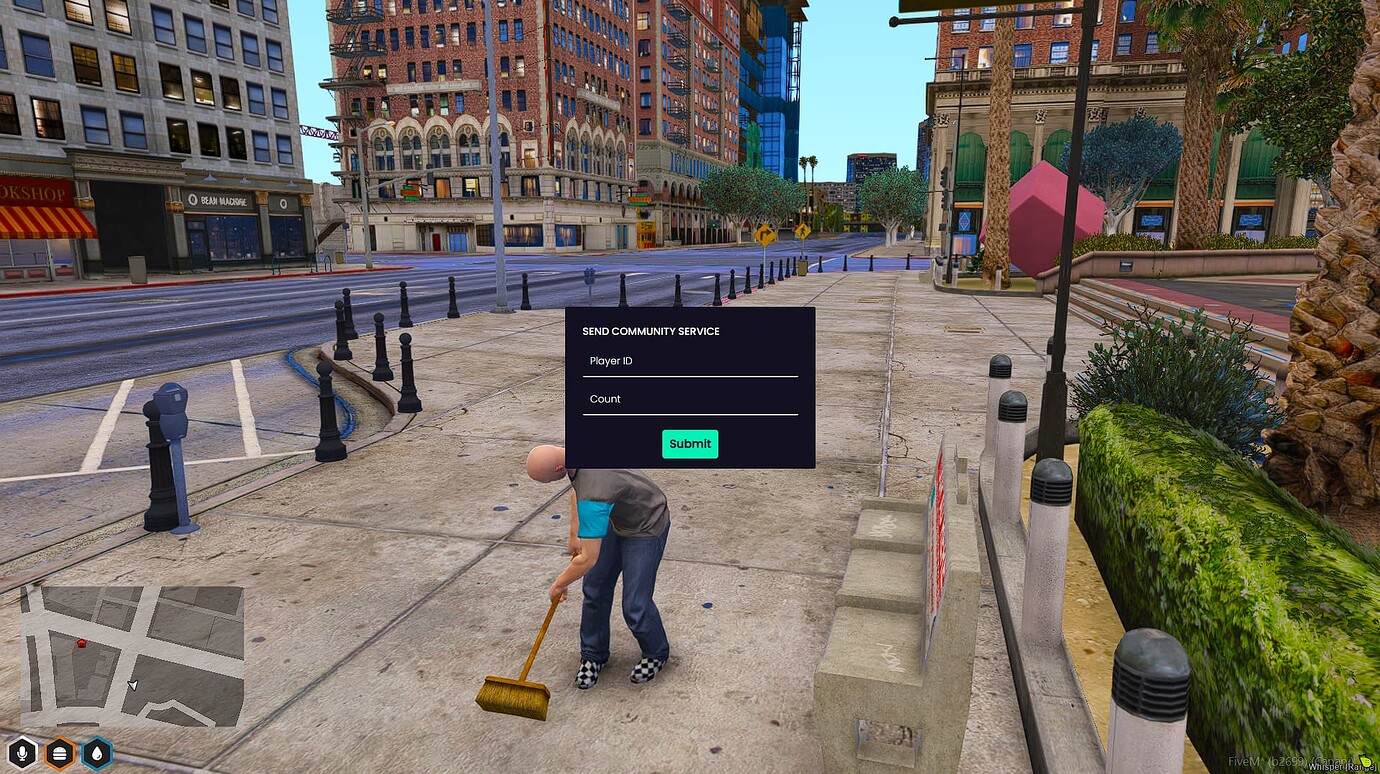Click the SEND COMMUNITY SERVICE panel title
This screenshot has width=1380, height=774.
[650, 331]
